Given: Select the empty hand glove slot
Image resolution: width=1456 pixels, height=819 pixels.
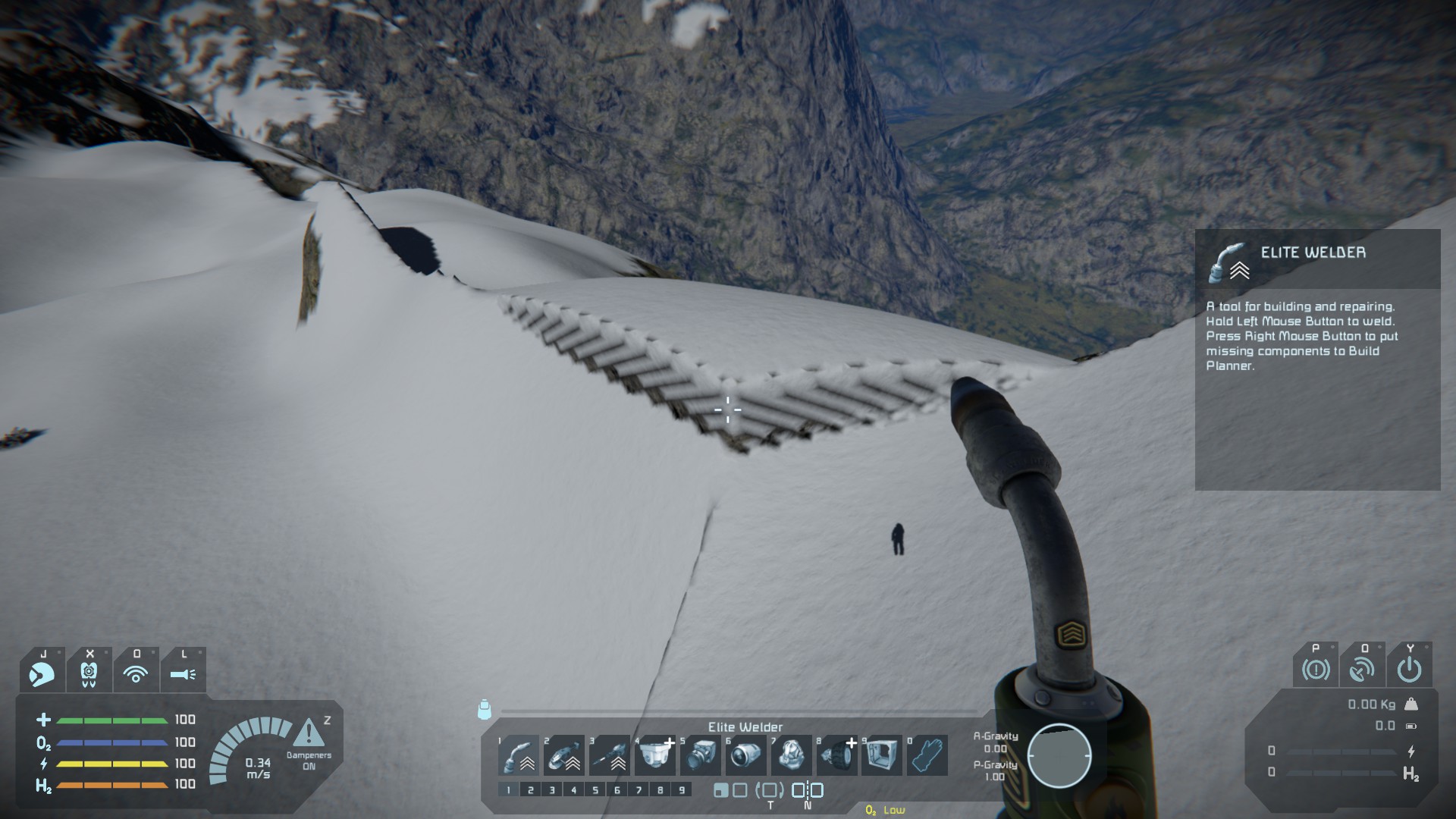Looking at the screenshot, I should tap(927, 755).
